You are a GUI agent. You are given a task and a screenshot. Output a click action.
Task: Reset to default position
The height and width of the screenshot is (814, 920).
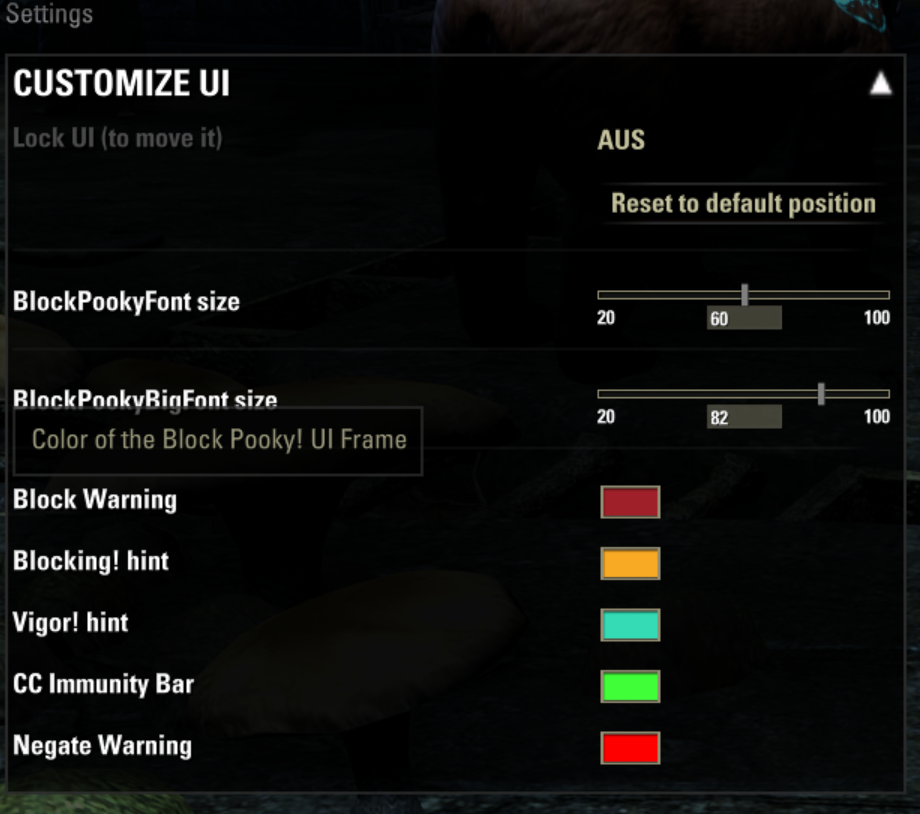(x=743, y=204)
